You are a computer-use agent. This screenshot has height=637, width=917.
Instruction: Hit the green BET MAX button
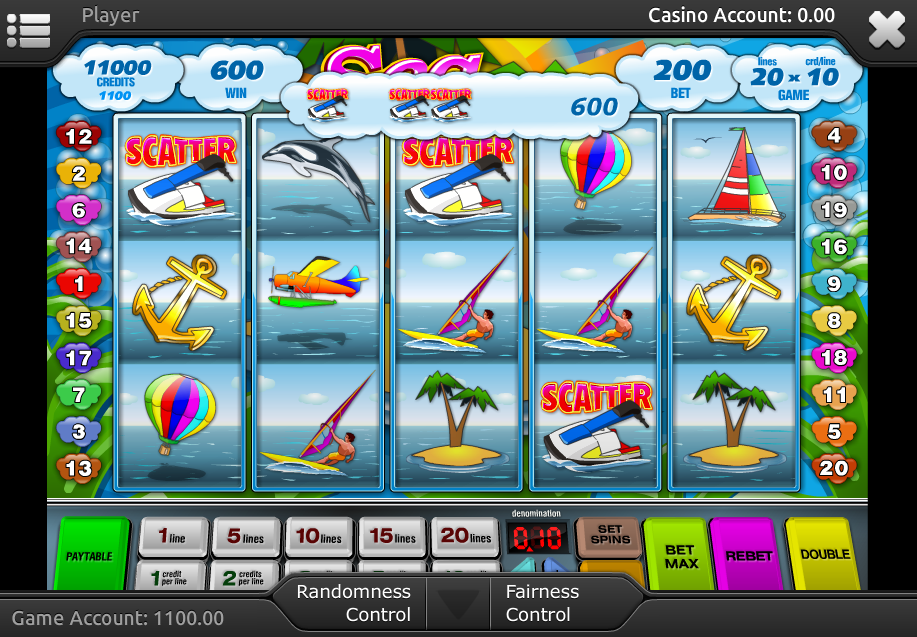point(678,555)
